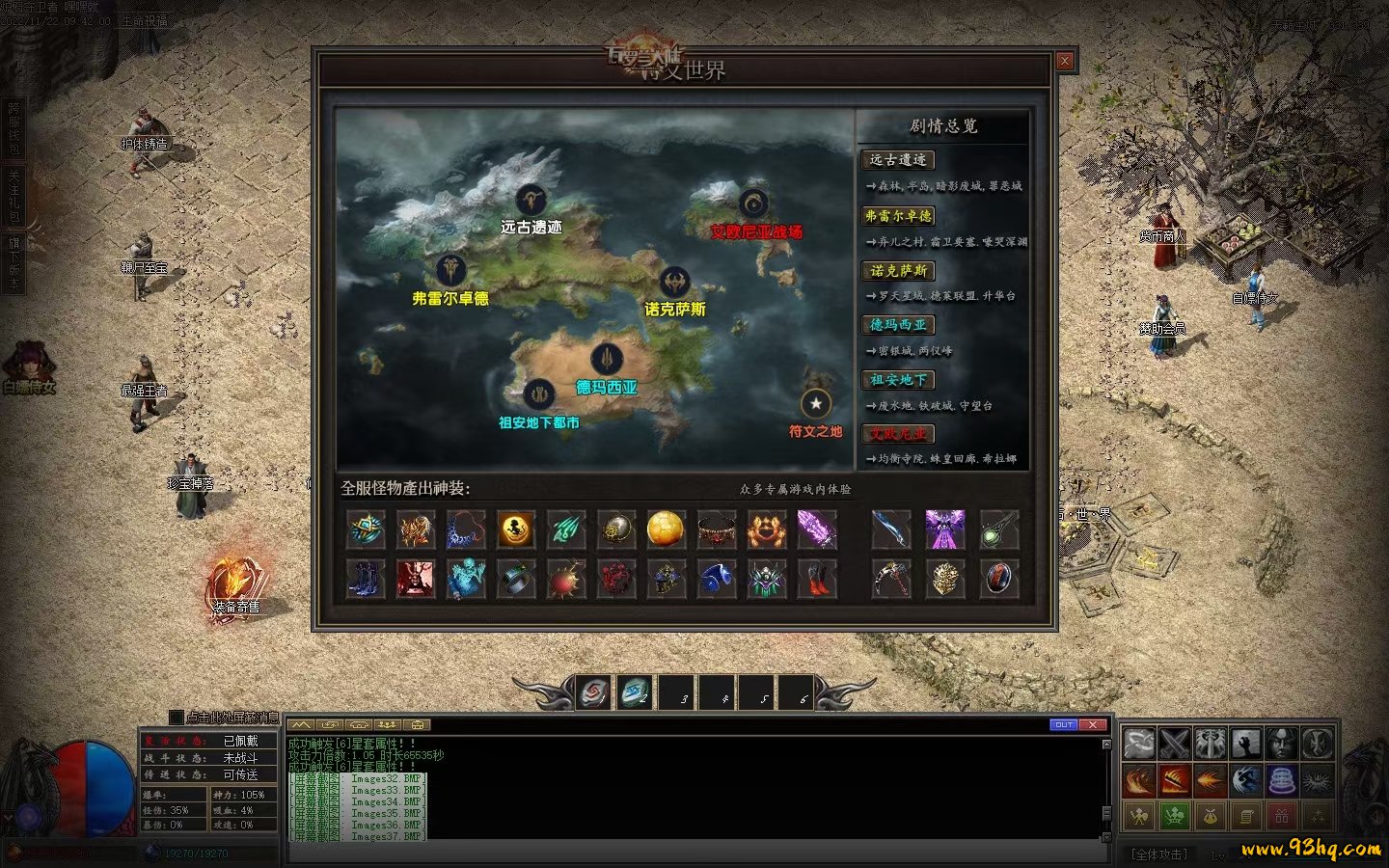This screenshot has width=1389, height=868.
Task: Inspect the purple crystal sword item
Action: point(816,529)
